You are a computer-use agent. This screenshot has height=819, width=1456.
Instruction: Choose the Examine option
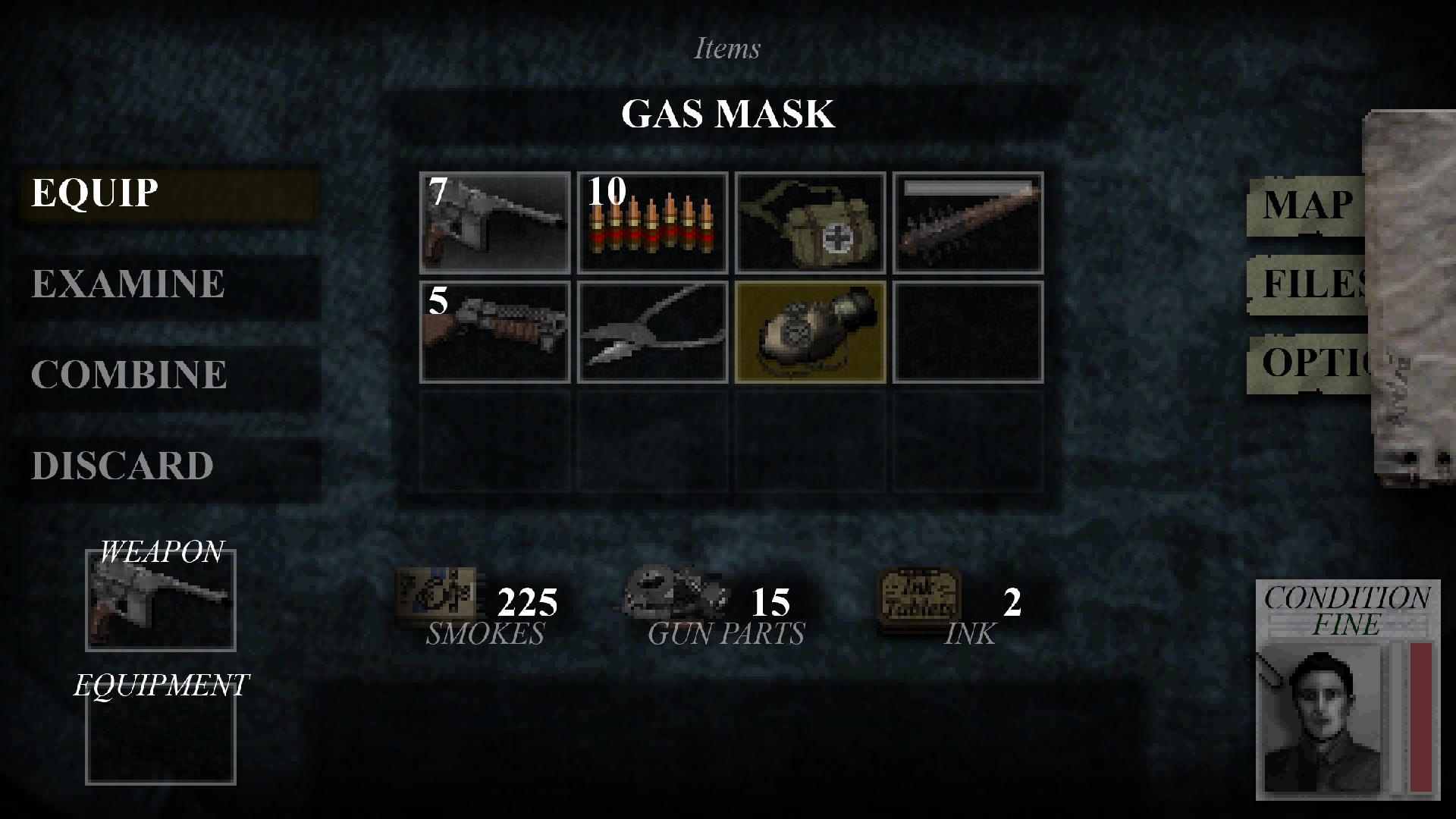click(127, 284)
